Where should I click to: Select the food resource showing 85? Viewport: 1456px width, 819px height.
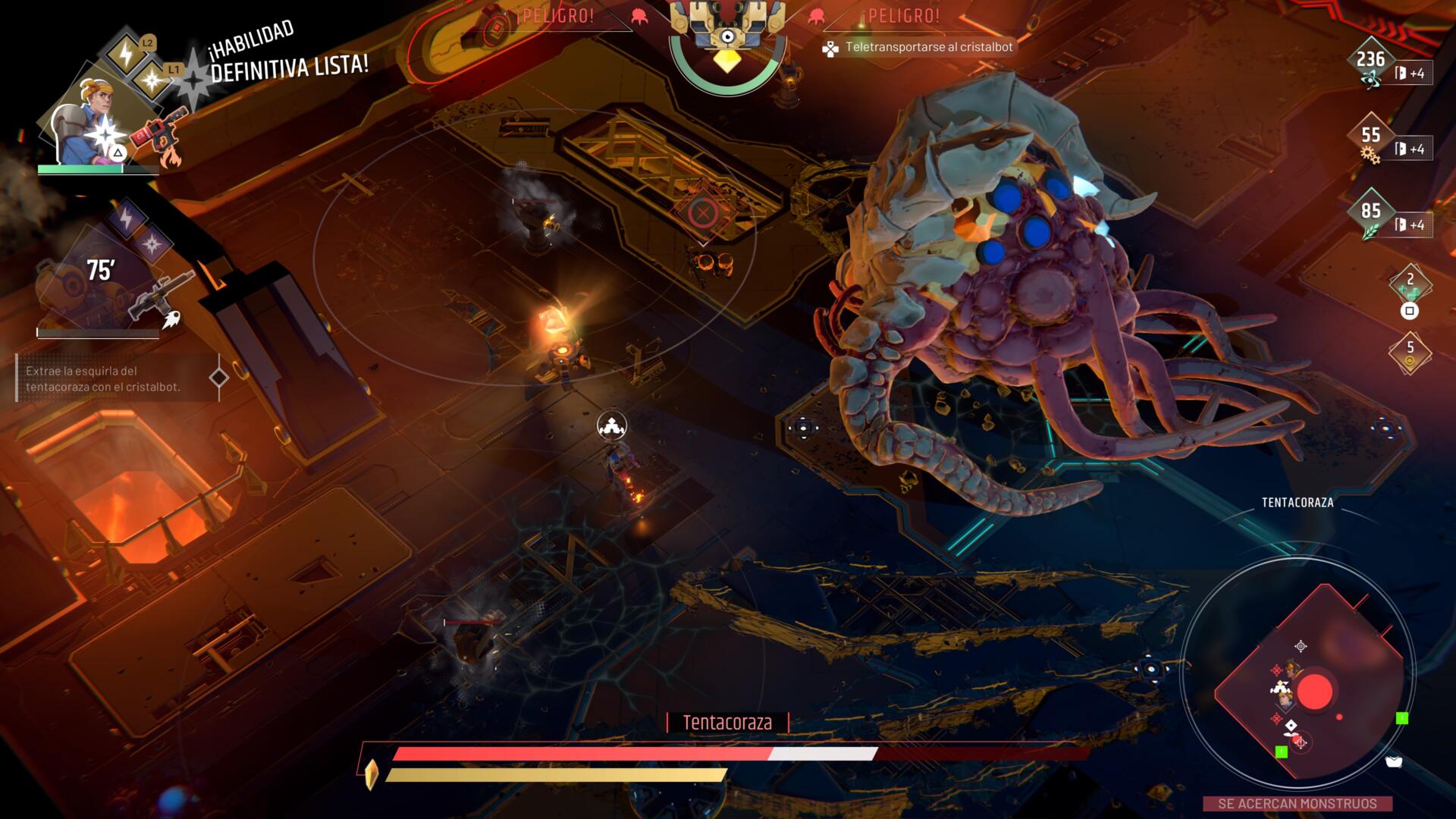(x=1370, y=215)
